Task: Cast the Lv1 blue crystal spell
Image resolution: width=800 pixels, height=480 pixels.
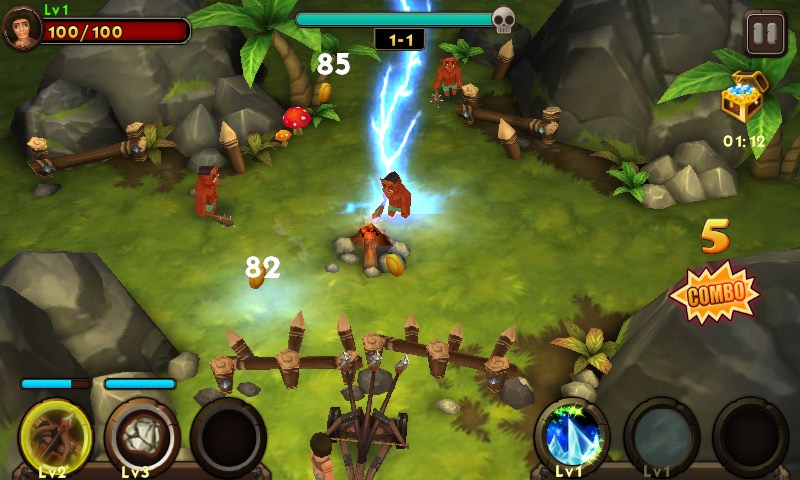Action: 572,435
